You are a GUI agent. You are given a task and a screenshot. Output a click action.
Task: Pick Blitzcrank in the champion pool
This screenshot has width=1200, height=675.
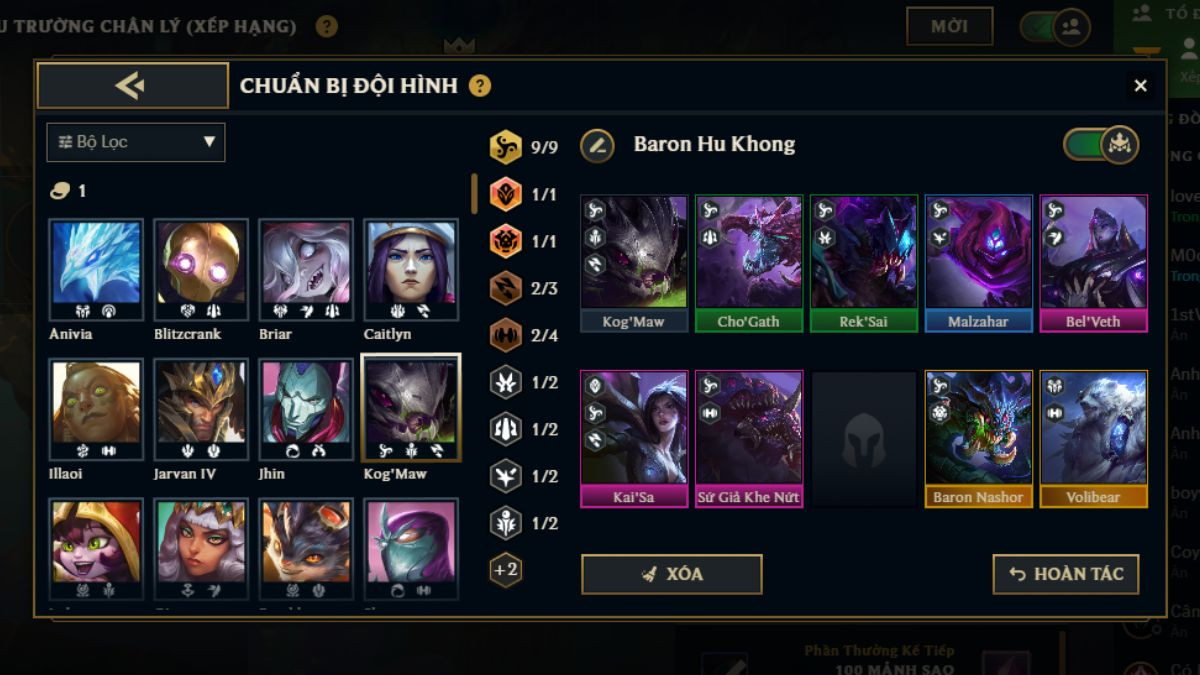[x=200, y=269]
